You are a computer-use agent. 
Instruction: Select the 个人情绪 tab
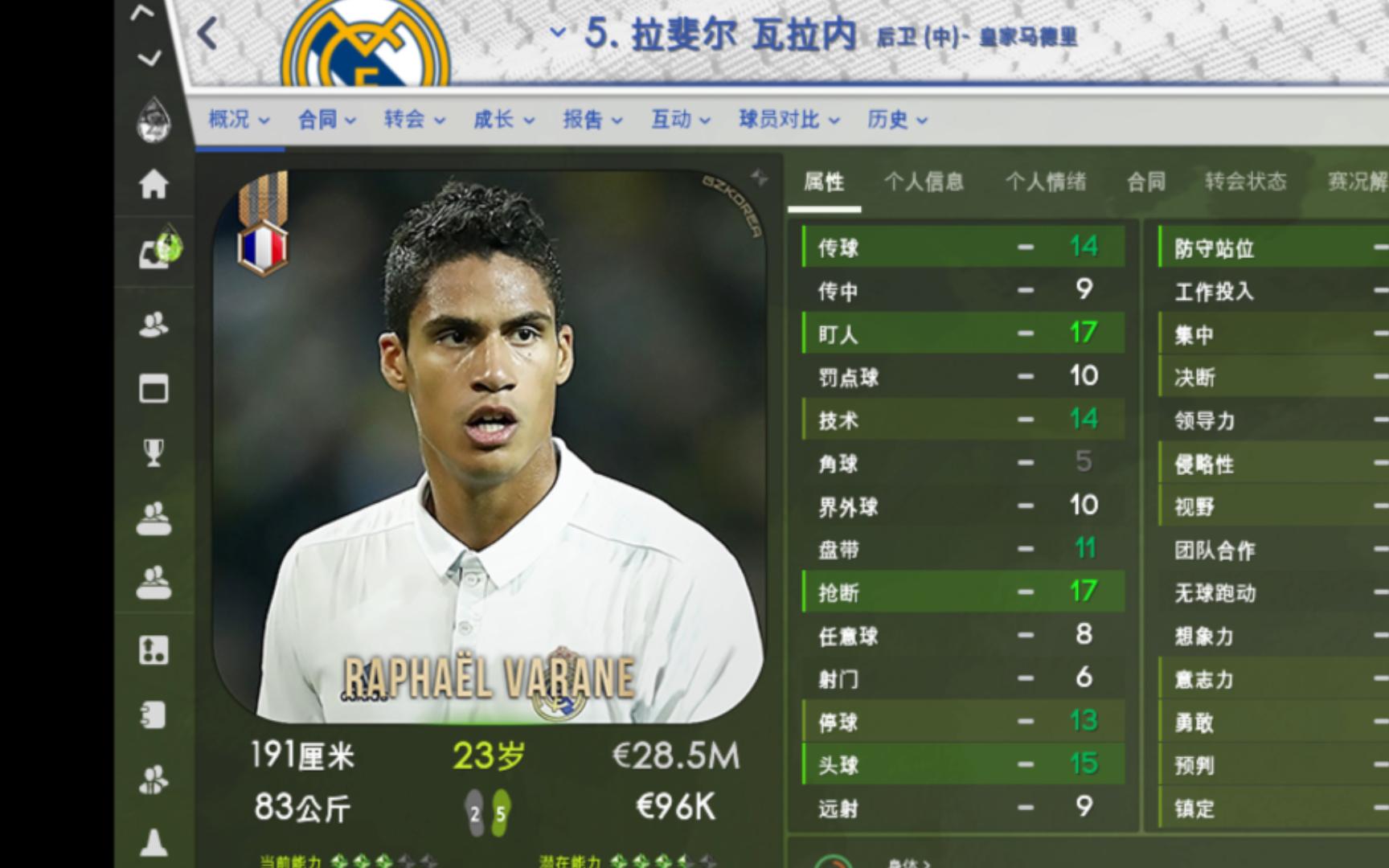tap(1046, 182)
